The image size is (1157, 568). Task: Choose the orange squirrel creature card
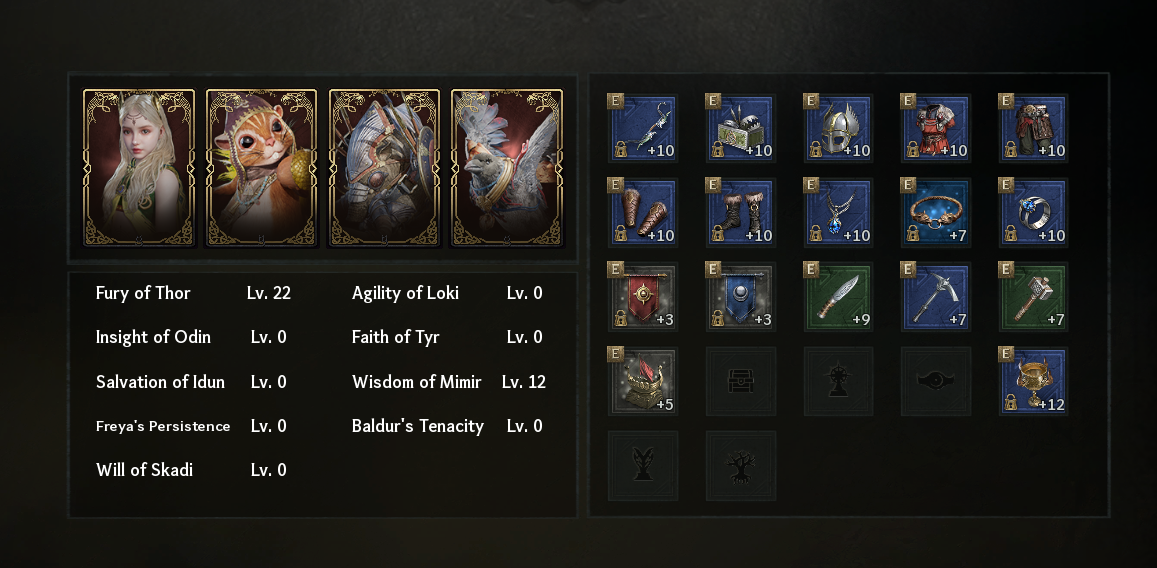[261, 167]
